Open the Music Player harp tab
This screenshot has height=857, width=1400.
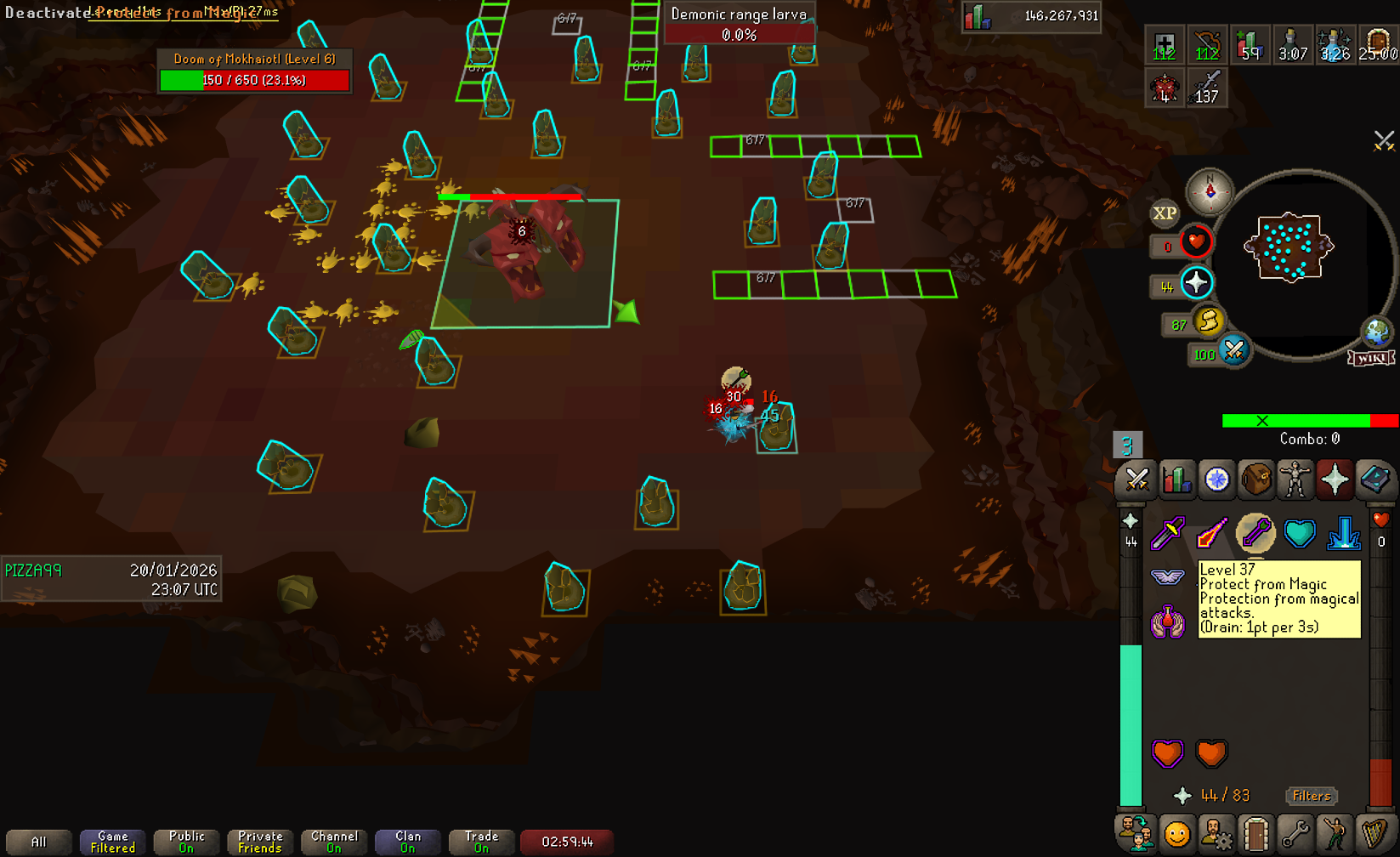coord(1374,834)
